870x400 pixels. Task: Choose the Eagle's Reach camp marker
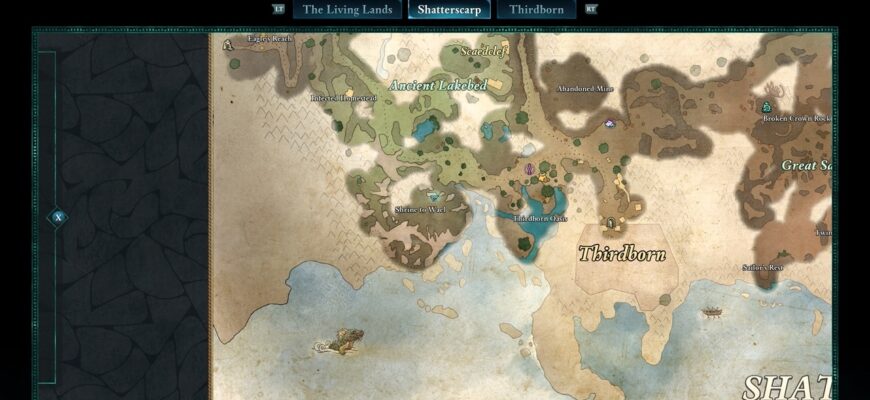click(x=229, y=44)
